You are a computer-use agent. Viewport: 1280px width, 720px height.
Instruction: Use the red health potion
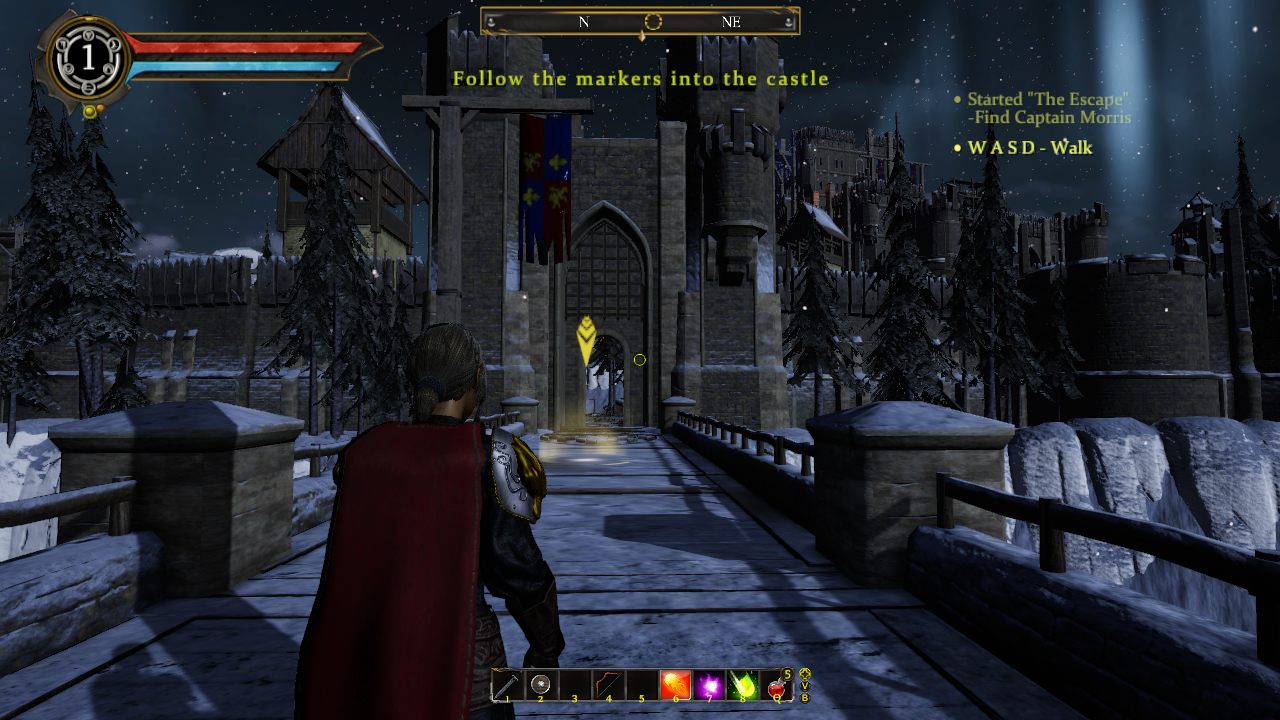(x=776, y=685)
